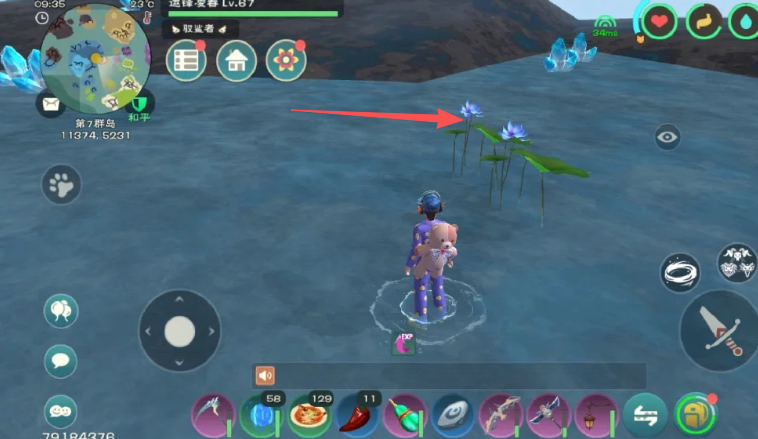Tap the house home button
Image resolution: width=758 pixels, height=439 pixels.
pos(236,61)
